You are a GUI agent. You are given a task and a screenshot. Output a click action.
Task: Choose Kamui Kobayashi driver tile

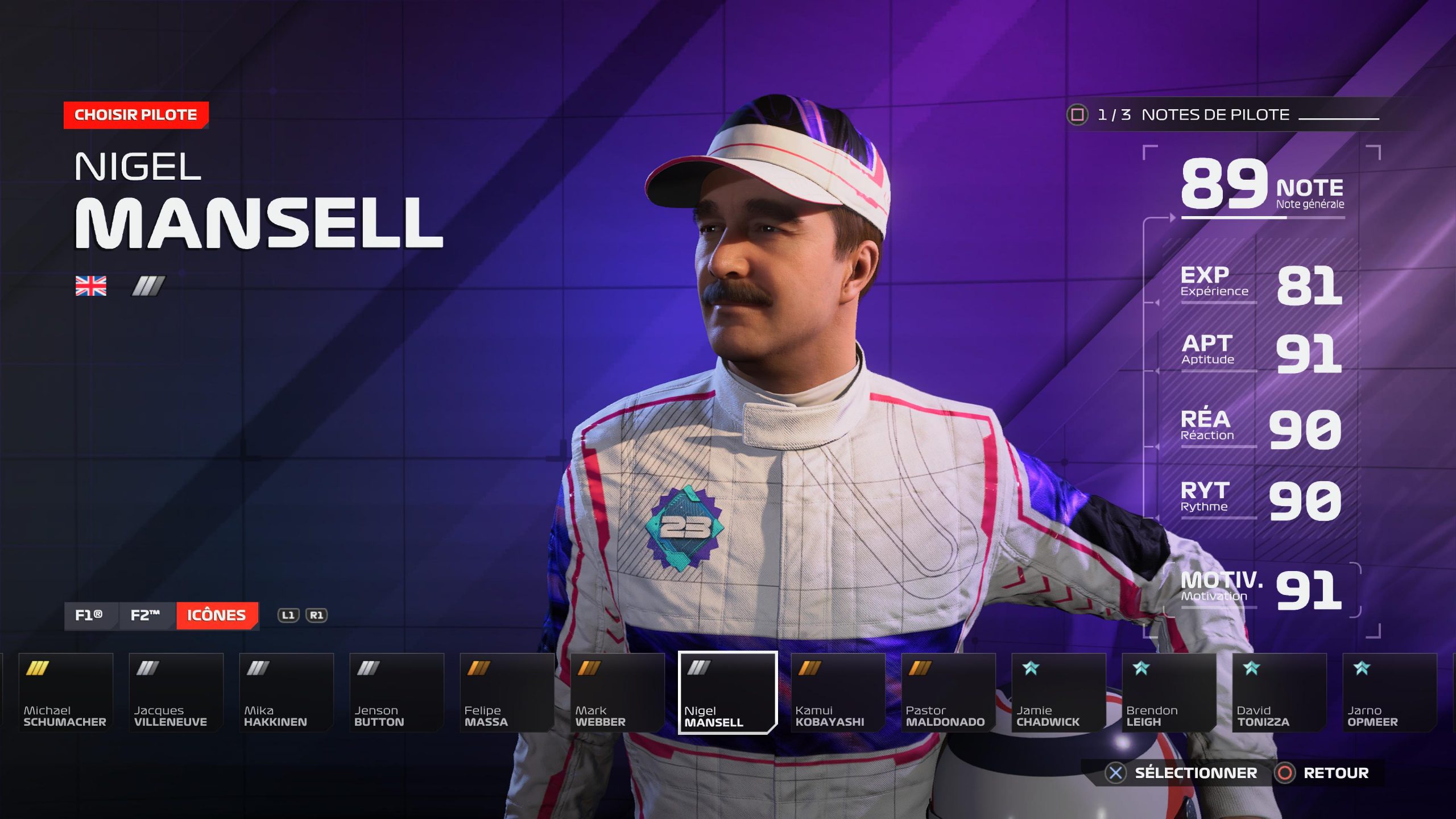coord(838,692)
